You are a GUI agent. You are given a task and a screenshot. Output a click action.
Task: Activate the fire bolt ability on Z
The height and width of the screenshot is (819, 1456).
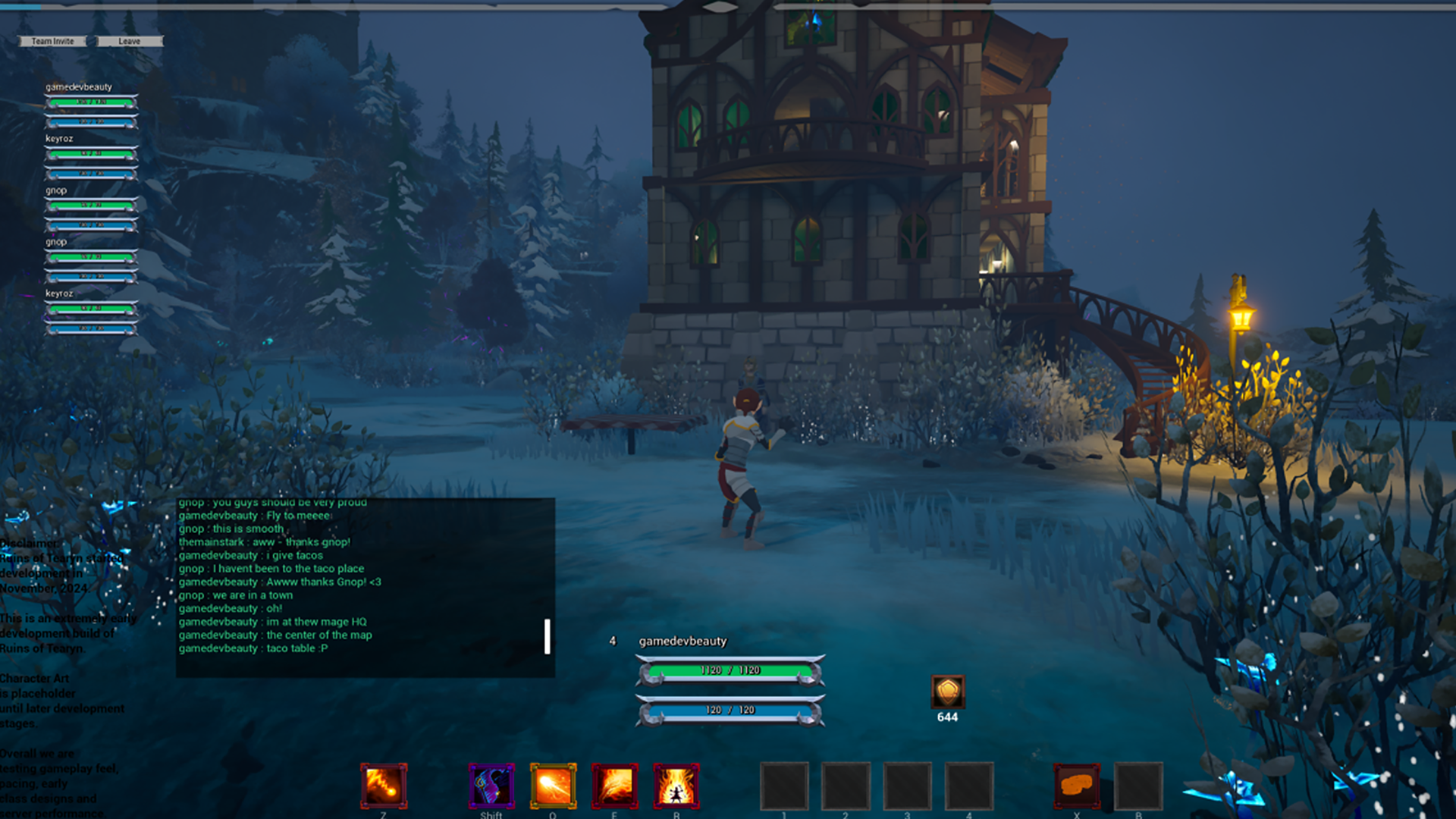coord(384,786)
